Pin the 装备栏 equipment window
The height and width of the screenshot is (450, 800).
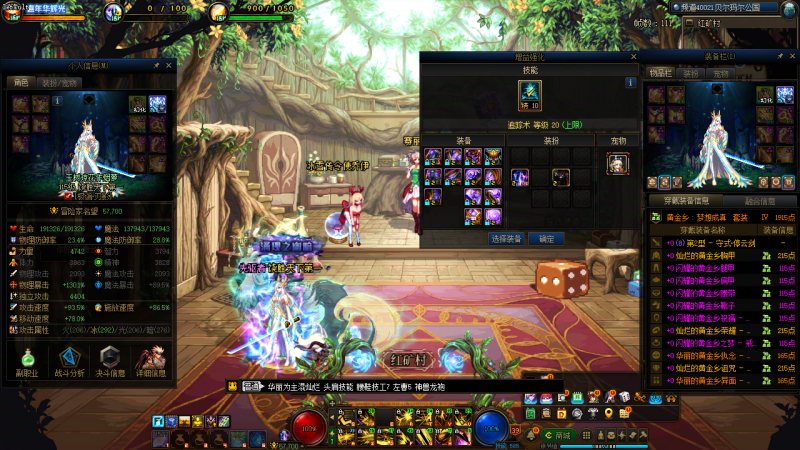pyautogui.click(x=778, y=58)
